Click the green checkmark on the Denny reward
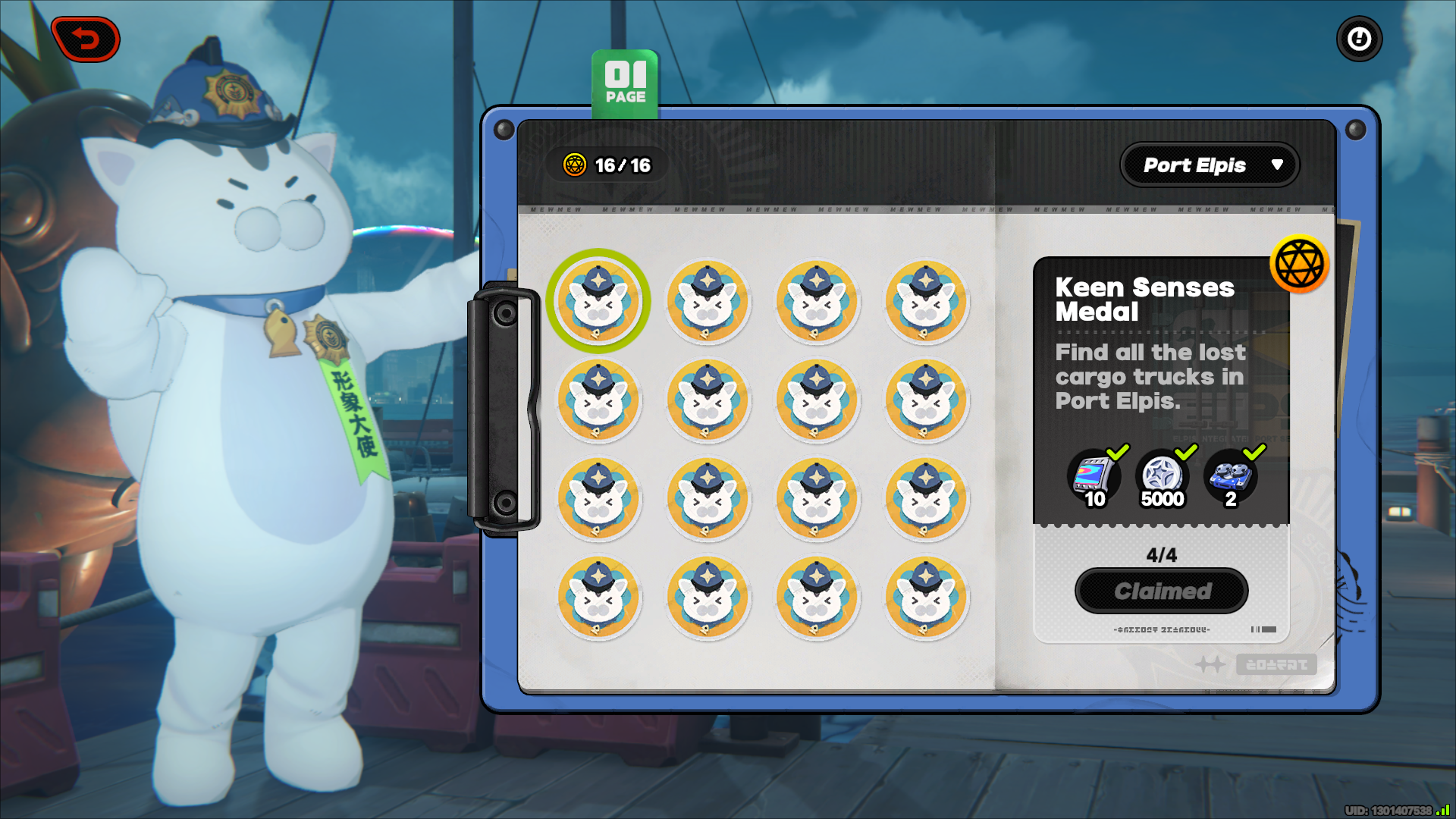1456x819 pixels. [1186, 453]
